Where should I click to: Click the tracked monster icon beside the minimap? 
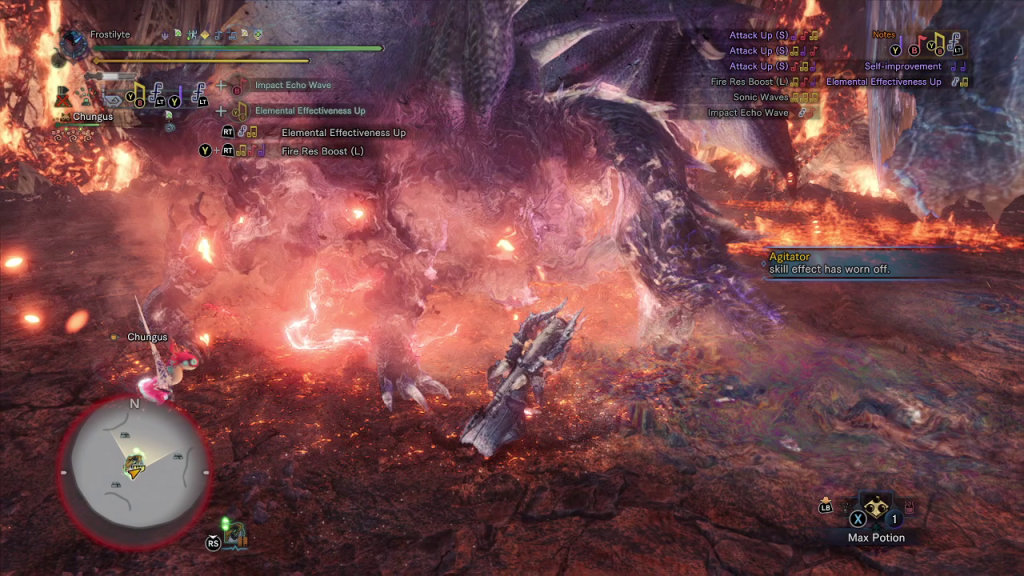pyautogui.click(x=234, y=537)
